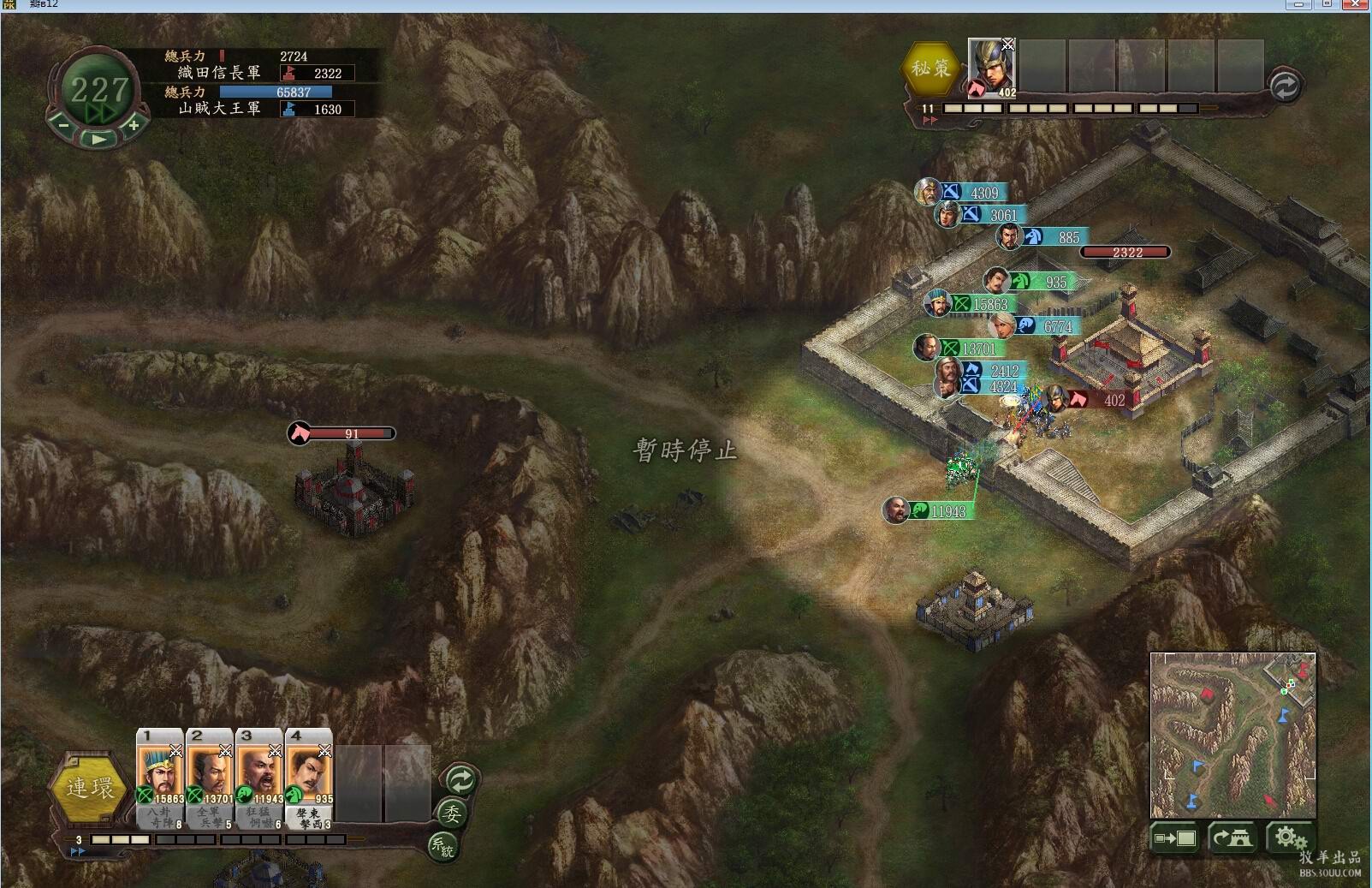Resume battle with the play button

coord(99,138)
